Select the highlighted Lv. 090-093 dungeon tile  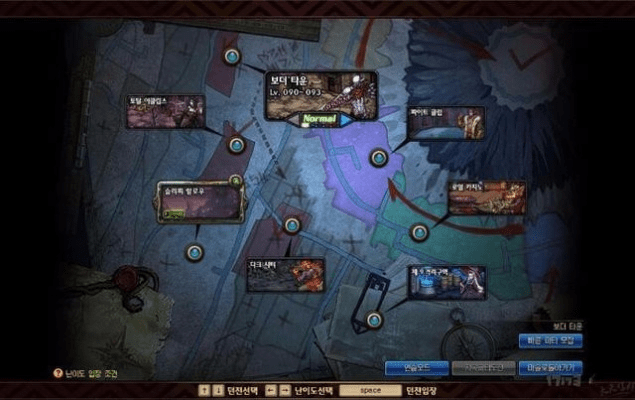[x=320, y=93]
